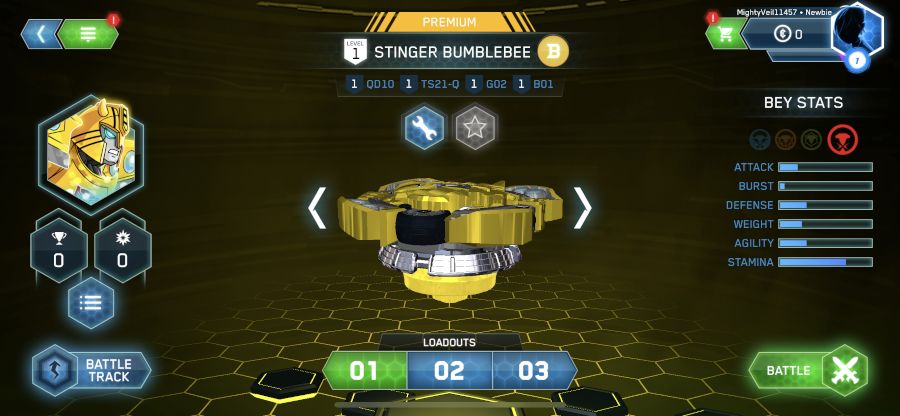Open the green hamburger menu

coord(88,33)
